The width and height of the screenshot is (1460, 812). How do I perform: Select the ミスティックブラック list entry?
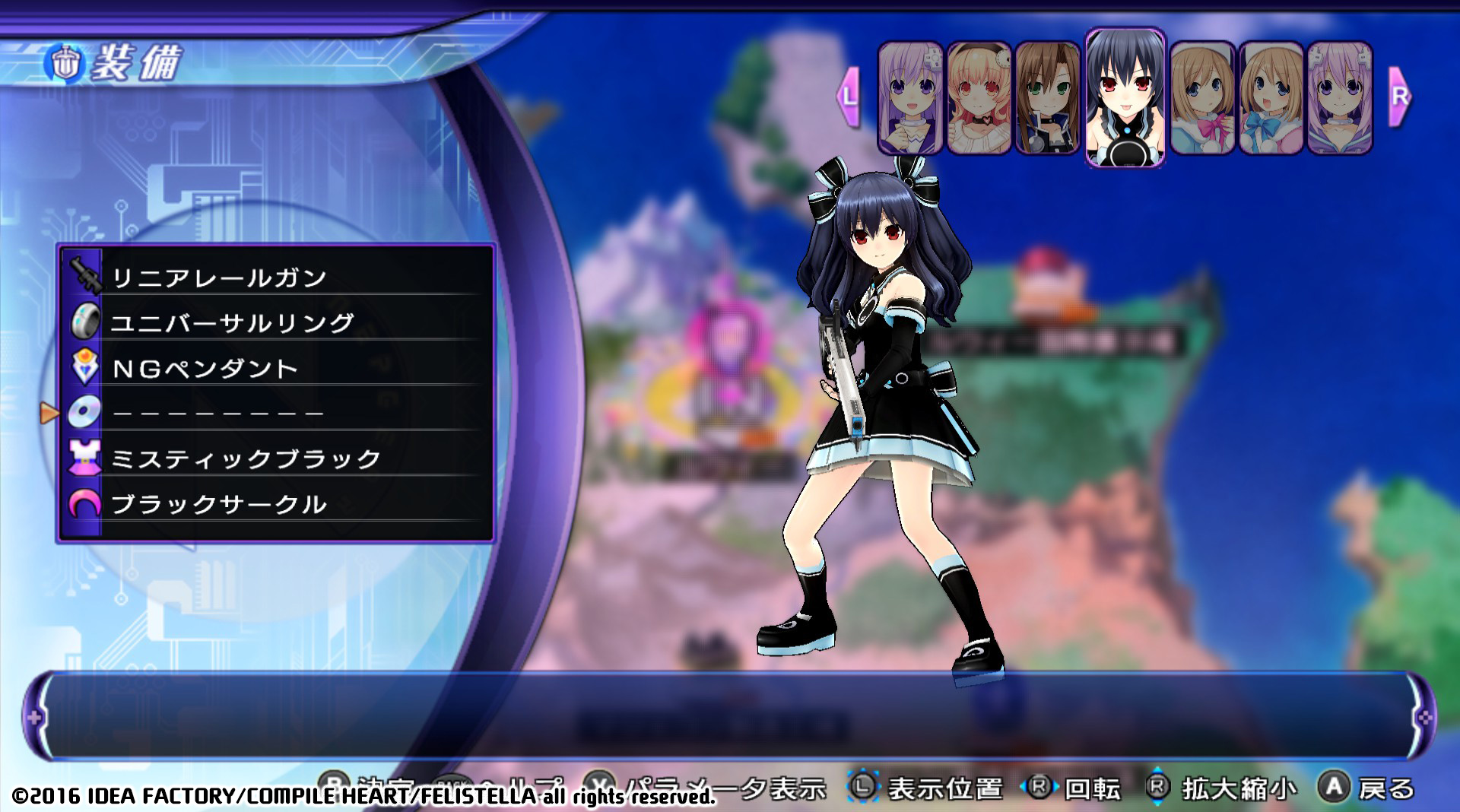coord(243,457)
